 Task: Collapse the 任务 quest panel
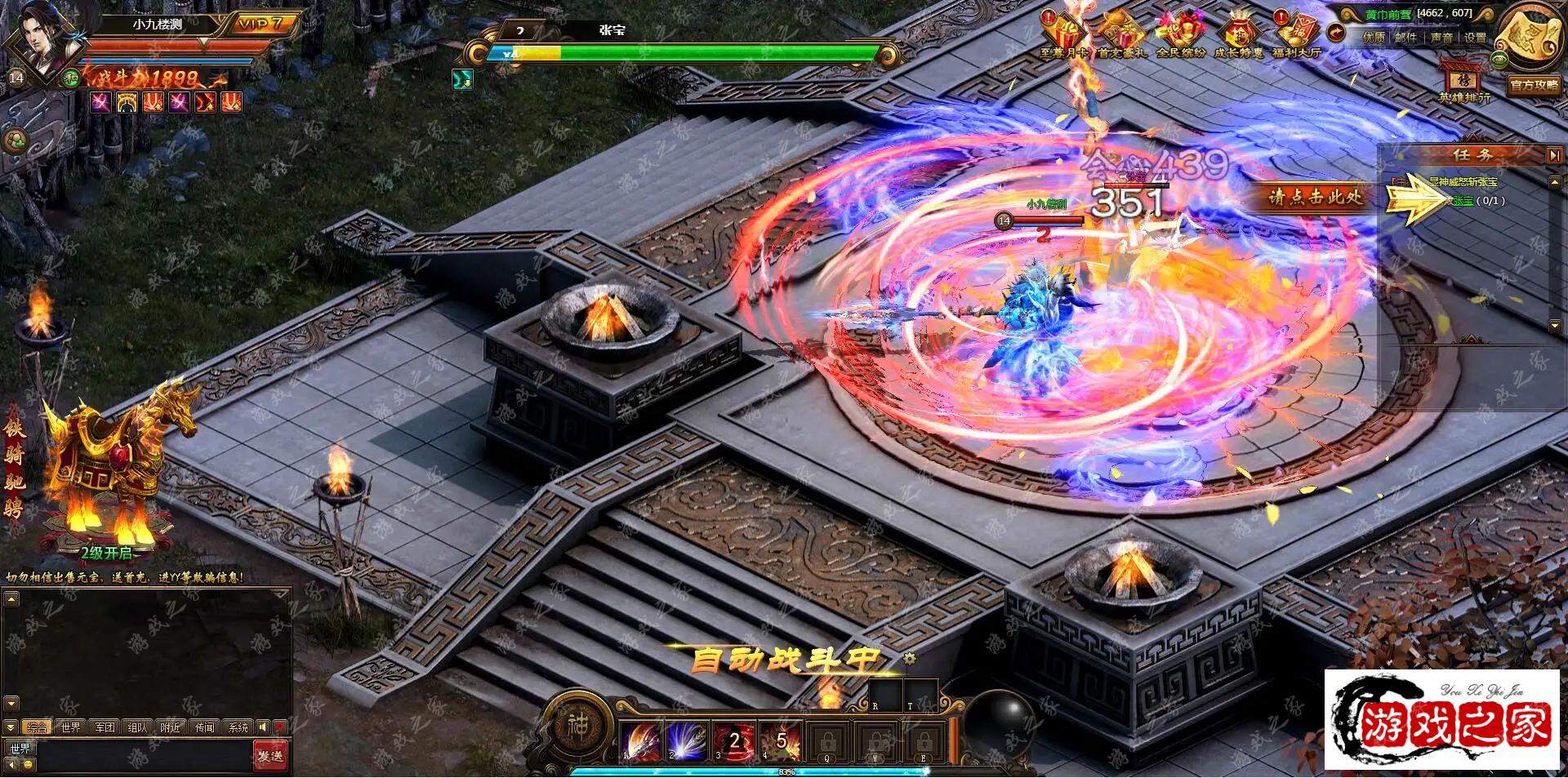pyautogui.click(x=1553, y=154)
